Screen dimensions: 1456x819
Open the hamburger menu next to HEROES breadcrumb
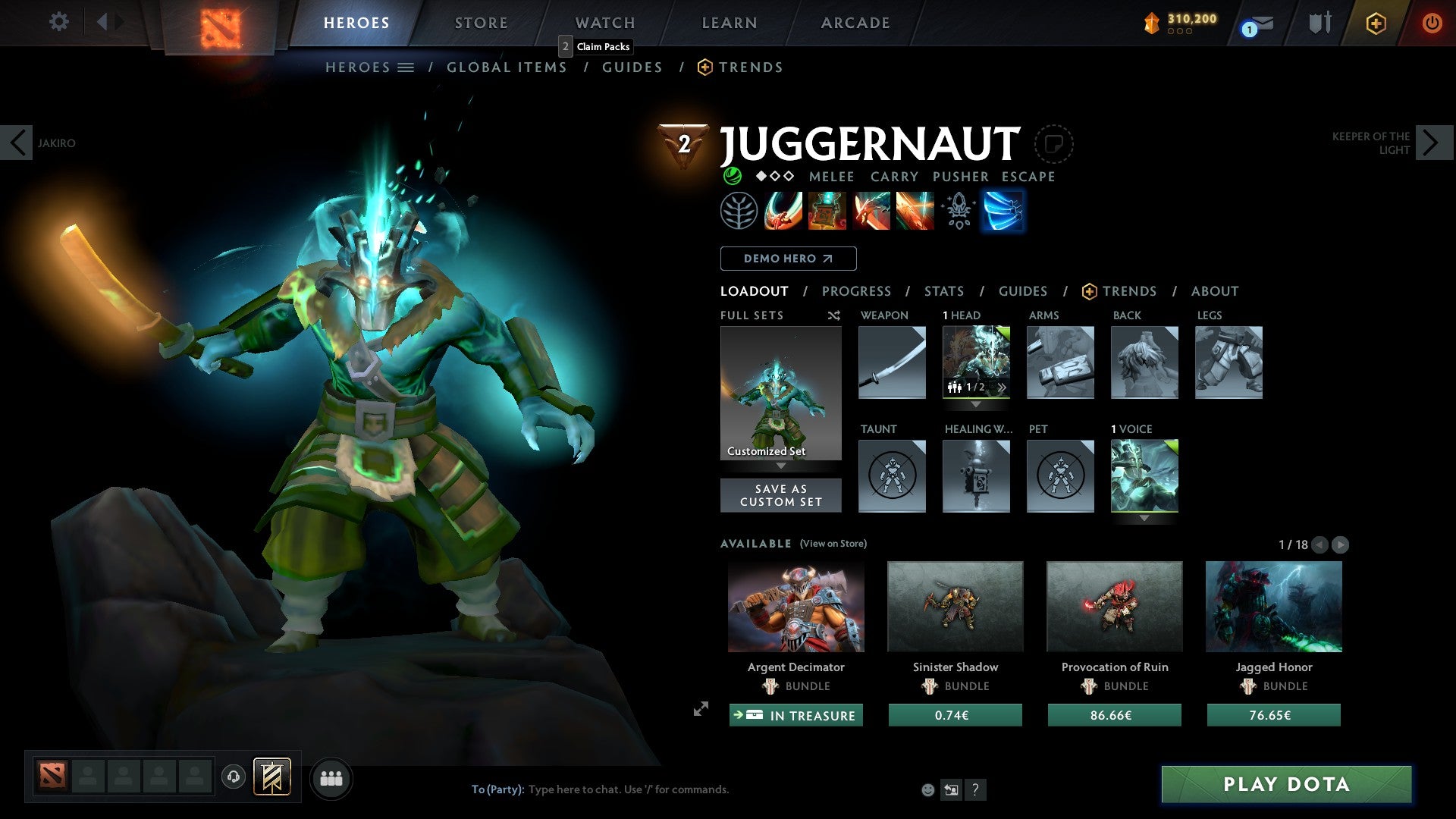(x=406, y=67)
